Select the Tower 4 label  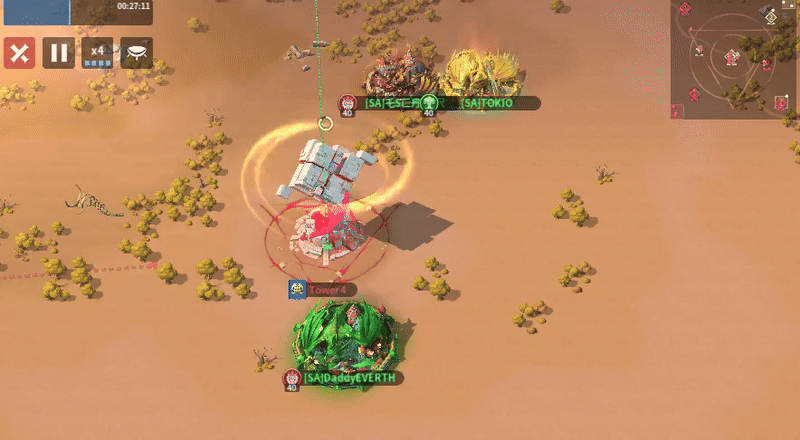(x=326, y=290)
